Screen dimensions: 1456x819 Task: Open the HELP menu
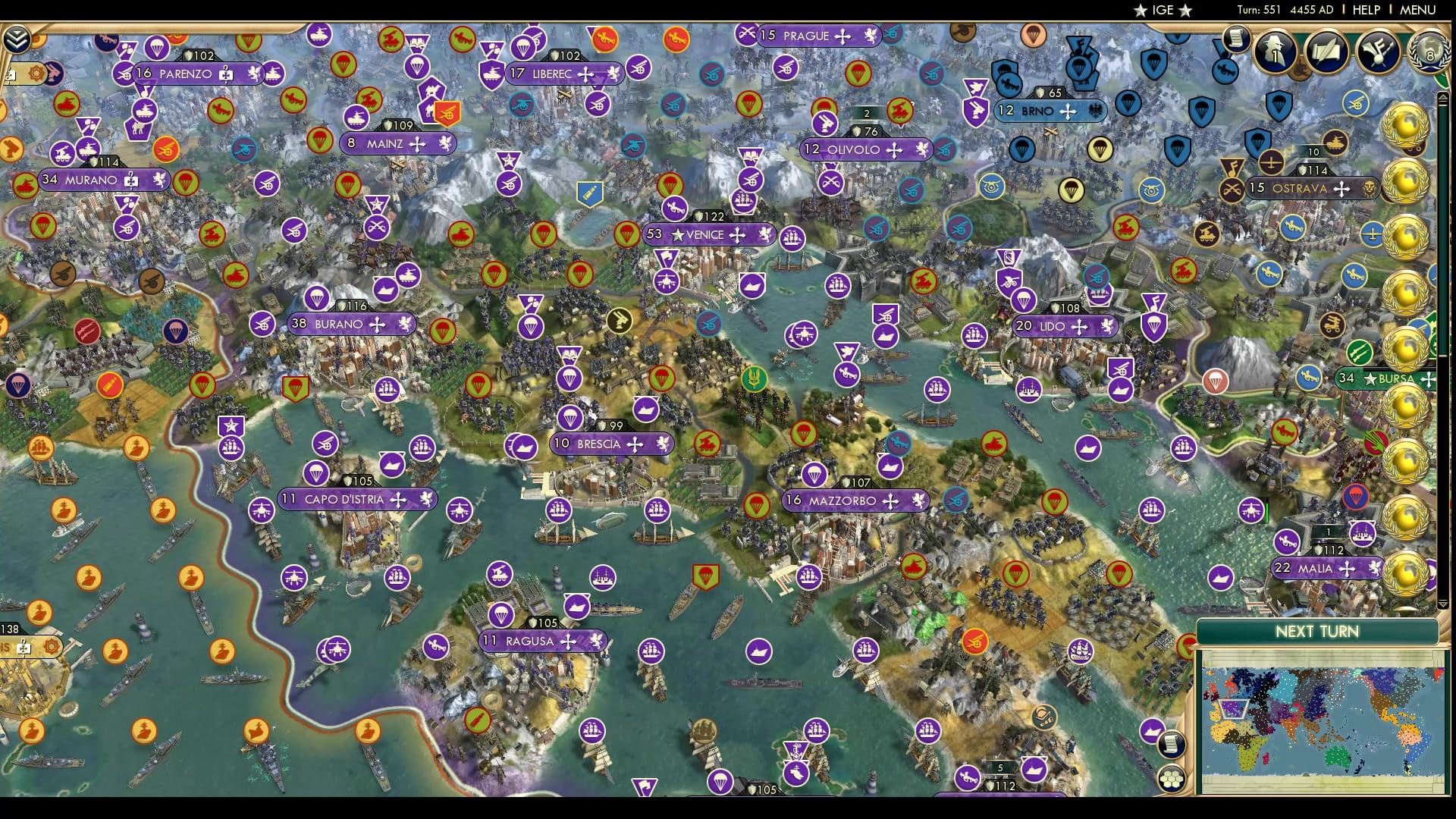pos(1367,11)
